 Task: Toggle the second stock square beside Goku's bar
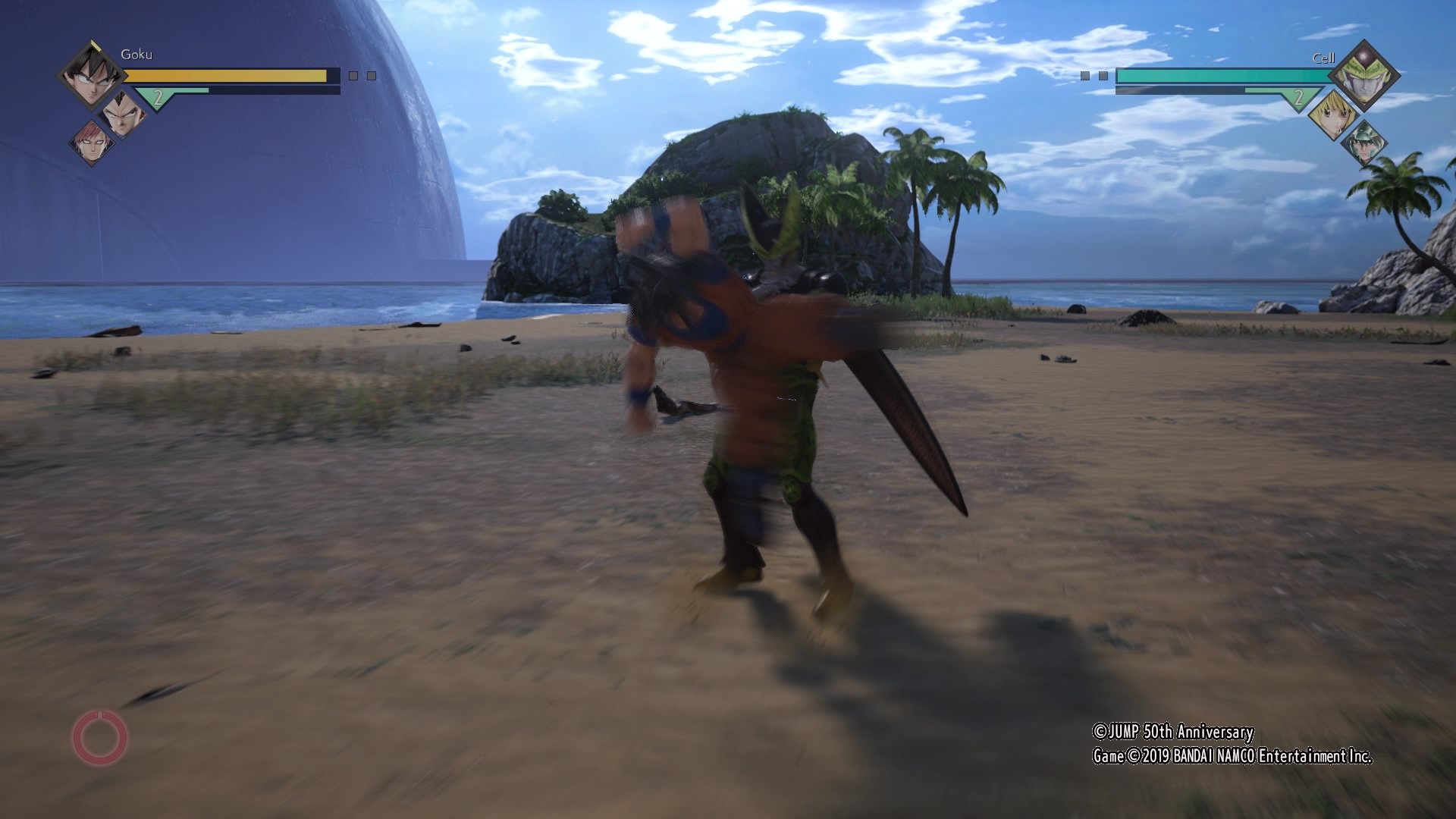point(370,76)
